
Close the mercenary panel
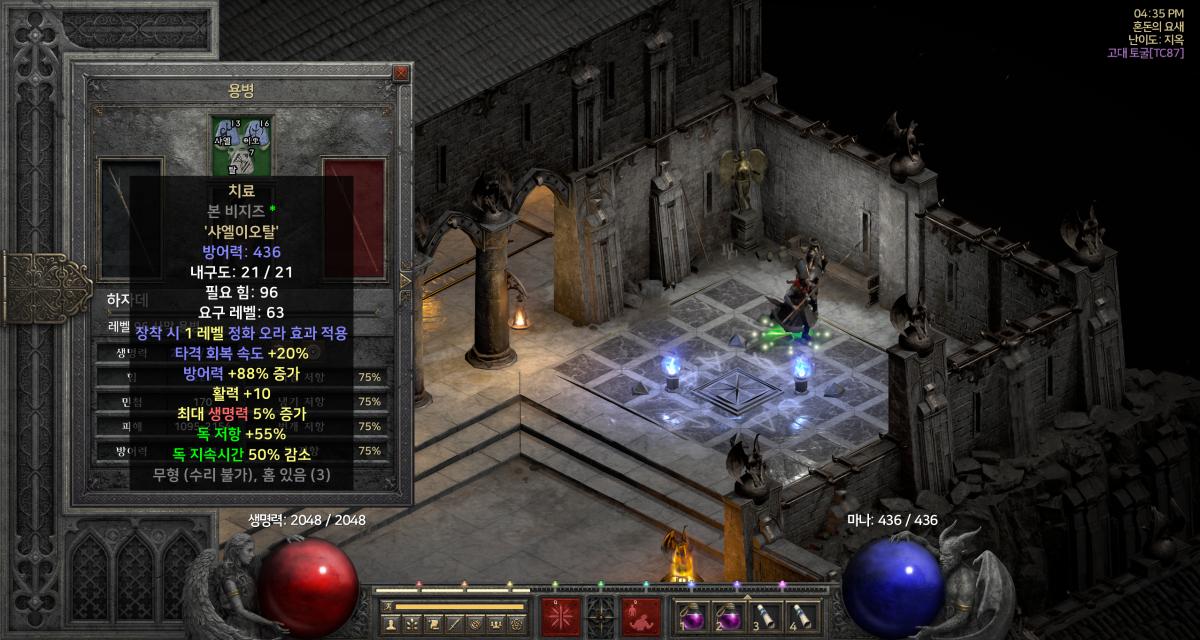[x=401, y=73]
